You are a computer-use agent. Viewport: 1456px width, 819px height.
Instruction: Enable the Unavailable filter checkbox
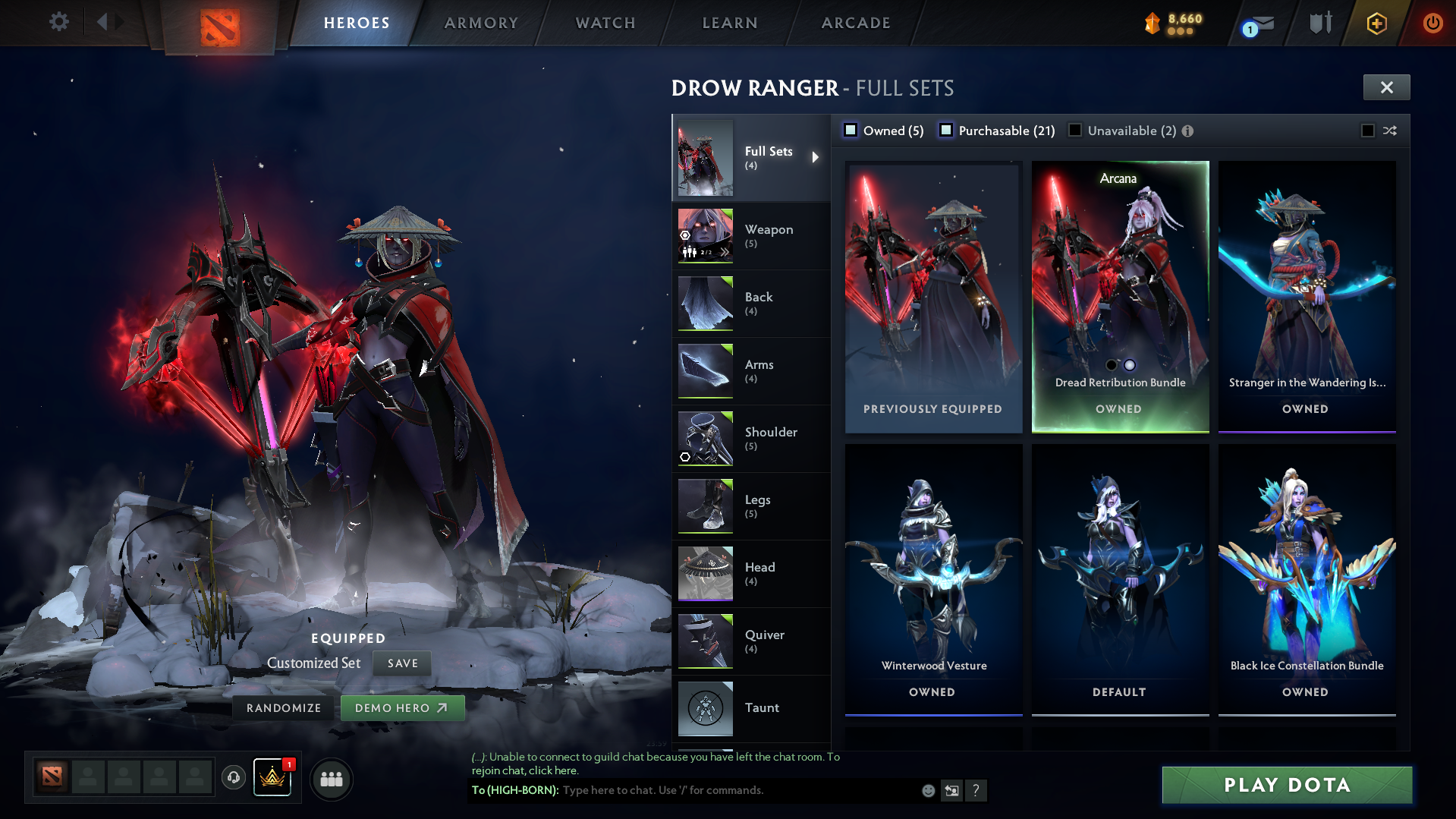(x=1075, y=131)
